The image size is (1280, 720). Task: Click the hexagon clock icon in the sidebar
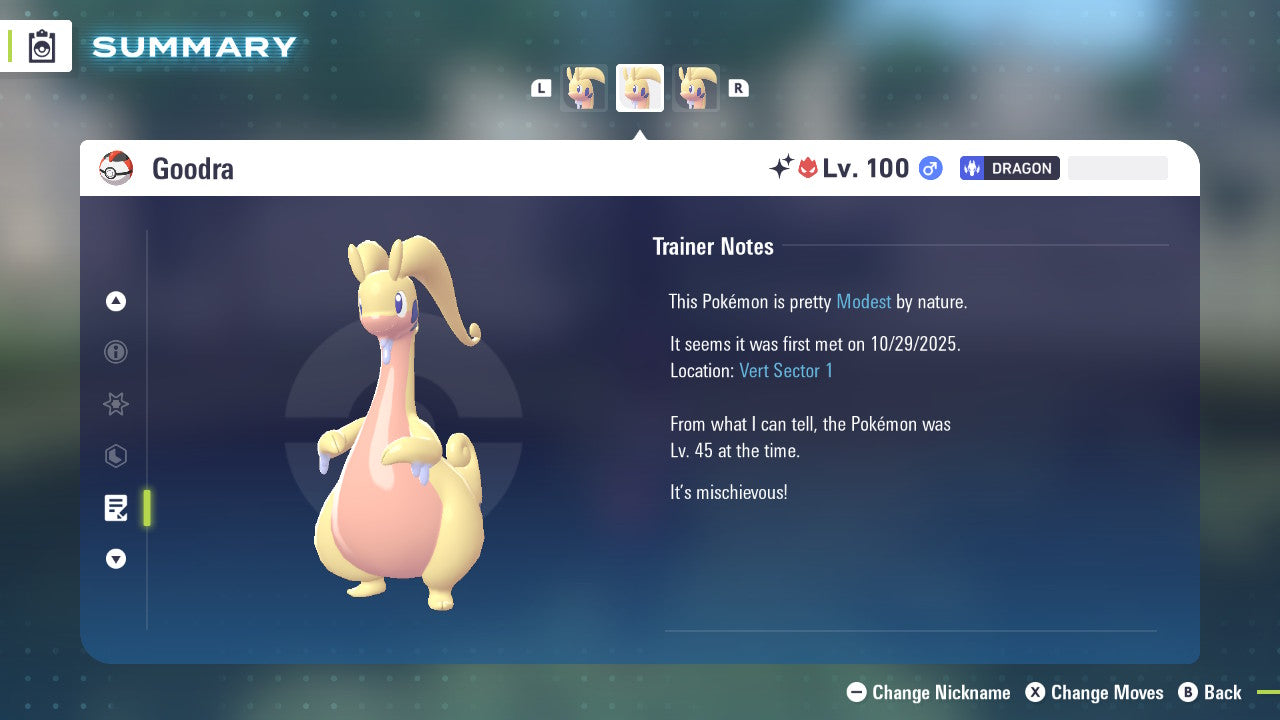(116, 456)
